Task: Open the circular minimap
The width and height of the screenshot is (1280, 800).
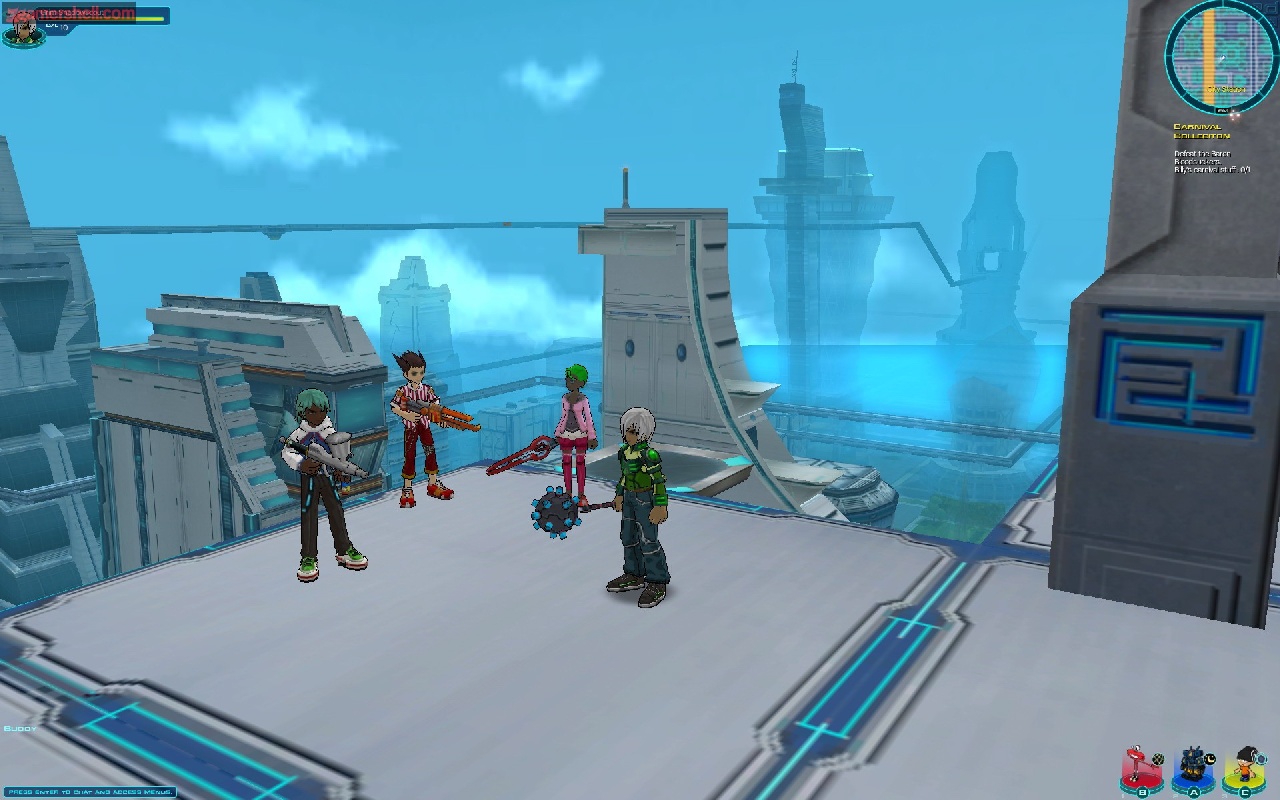Action: (1220, 55)
